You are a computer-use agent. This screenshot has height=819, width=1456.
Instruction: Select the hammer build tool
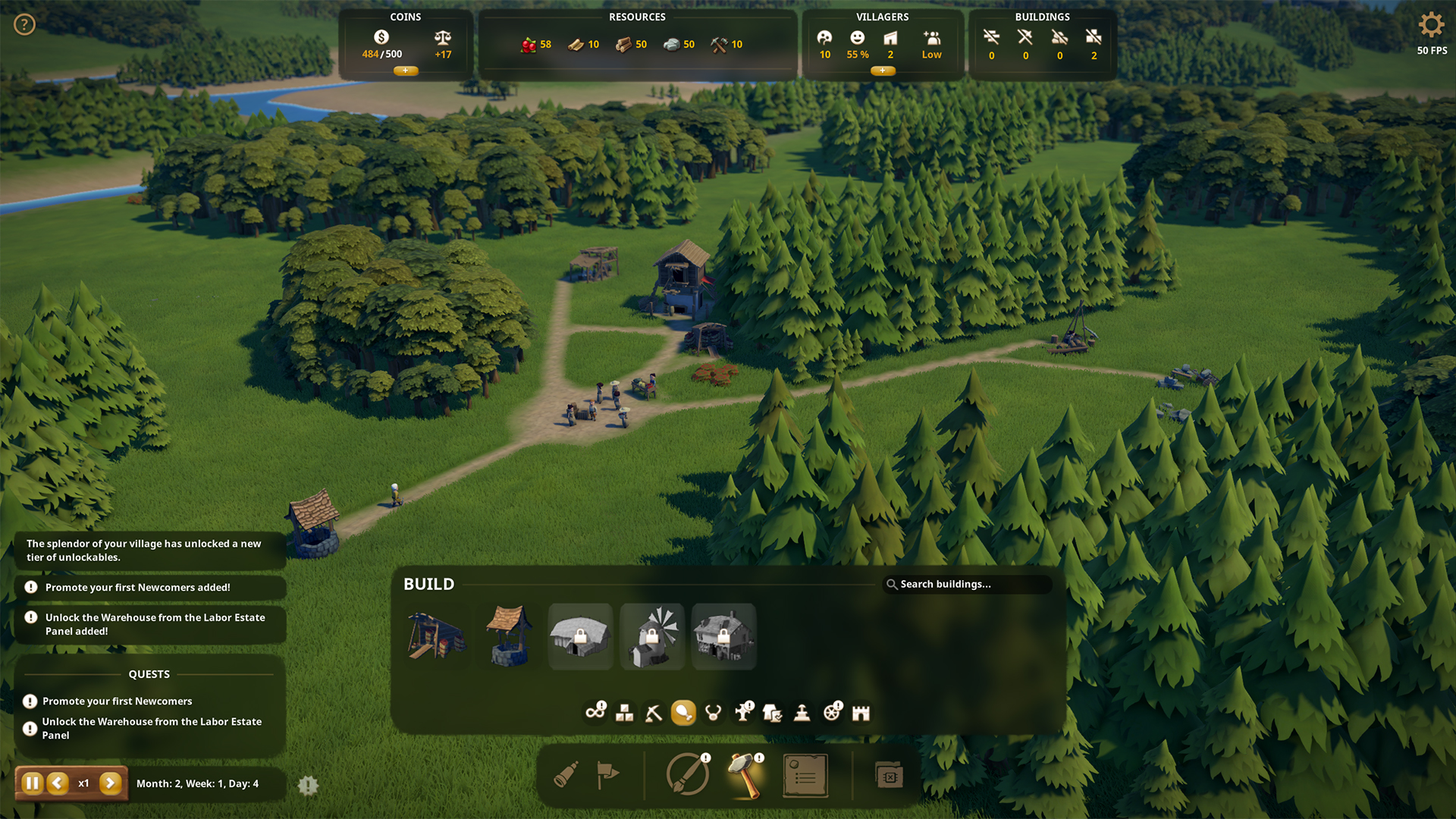(x=744, y=775)
